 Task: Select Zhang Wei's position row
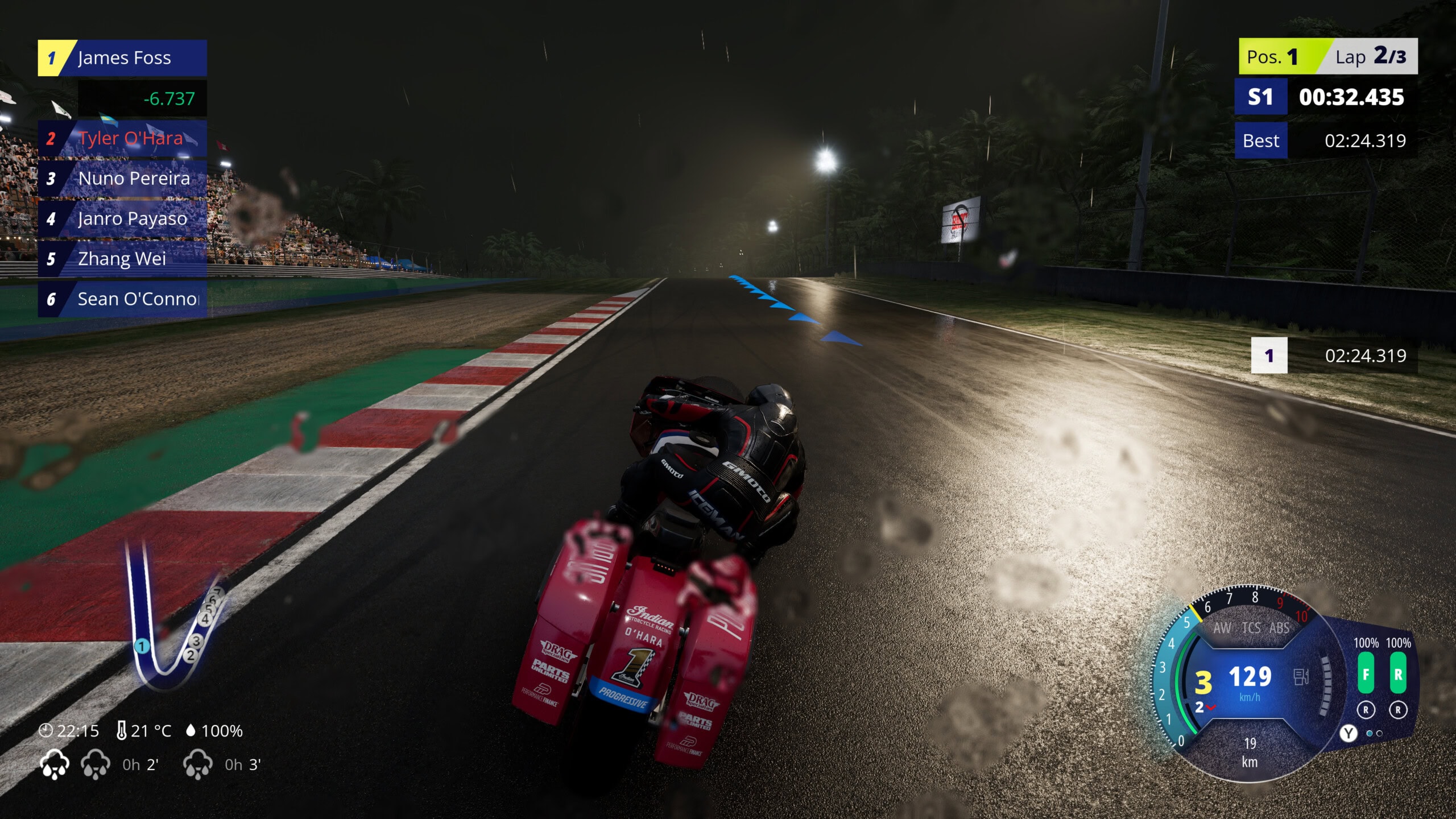pos(123,259)
